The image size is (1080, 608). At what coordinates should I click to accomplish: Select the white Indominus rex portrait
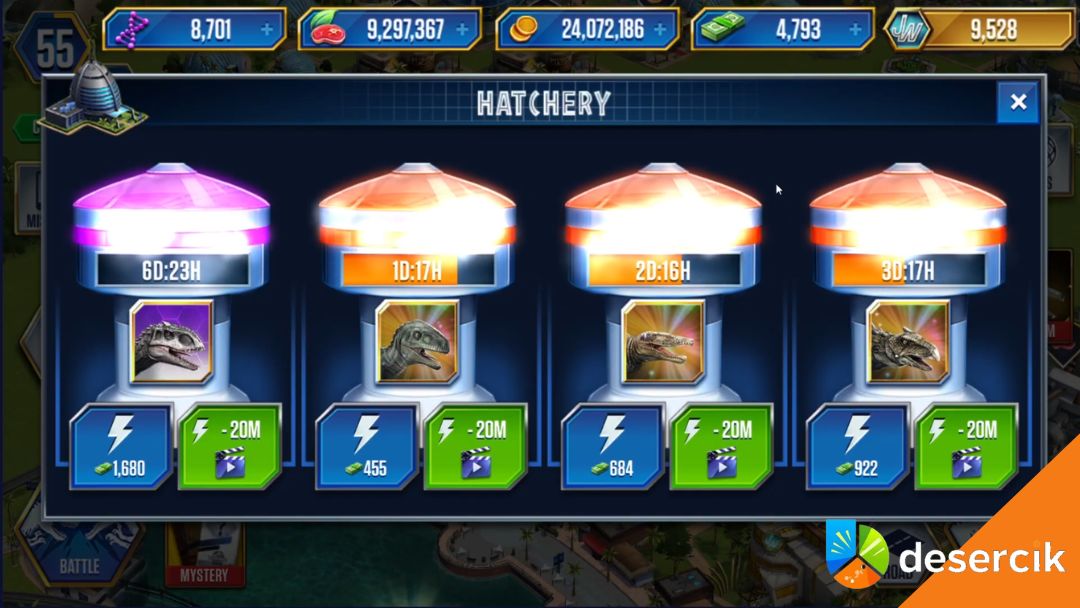[171, 342]
